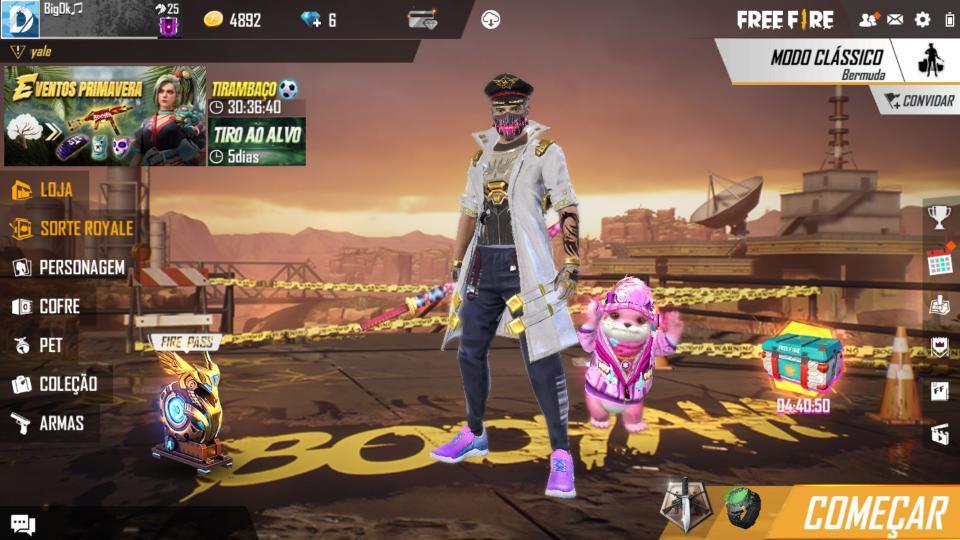The width and height of the screenshot is (960, 540).
Task: Open the Eventos Primavera banner
Action: [105, 116]
